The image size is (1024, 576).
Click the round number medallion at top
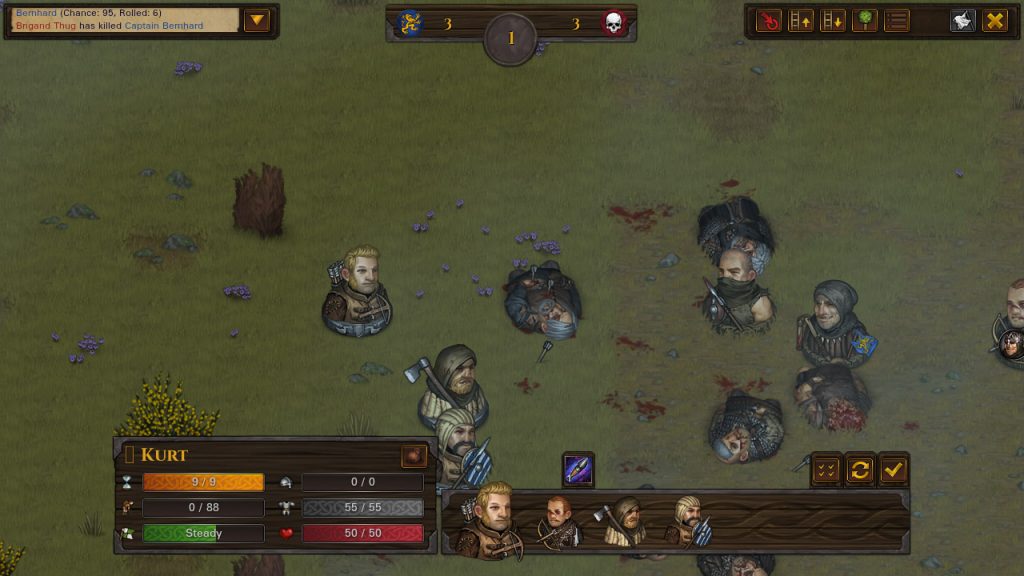[511, 39]
